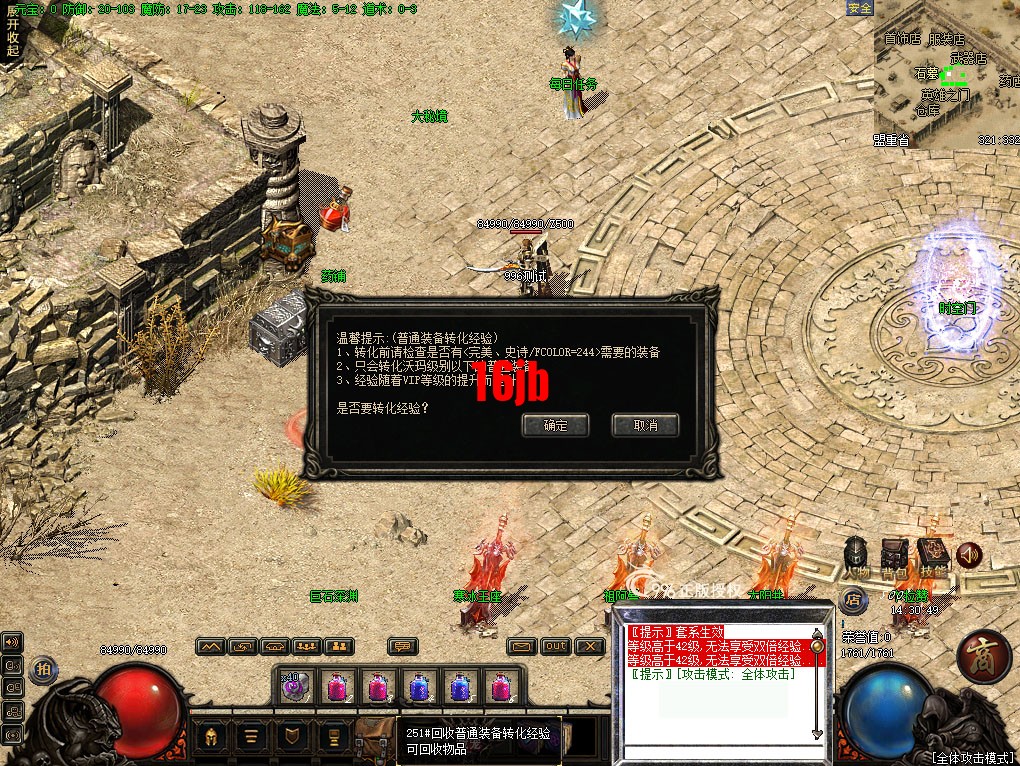Screen dimensions: 1020x766
Task: Click the shield icon in bottom bar
Action: coord(291,737)
